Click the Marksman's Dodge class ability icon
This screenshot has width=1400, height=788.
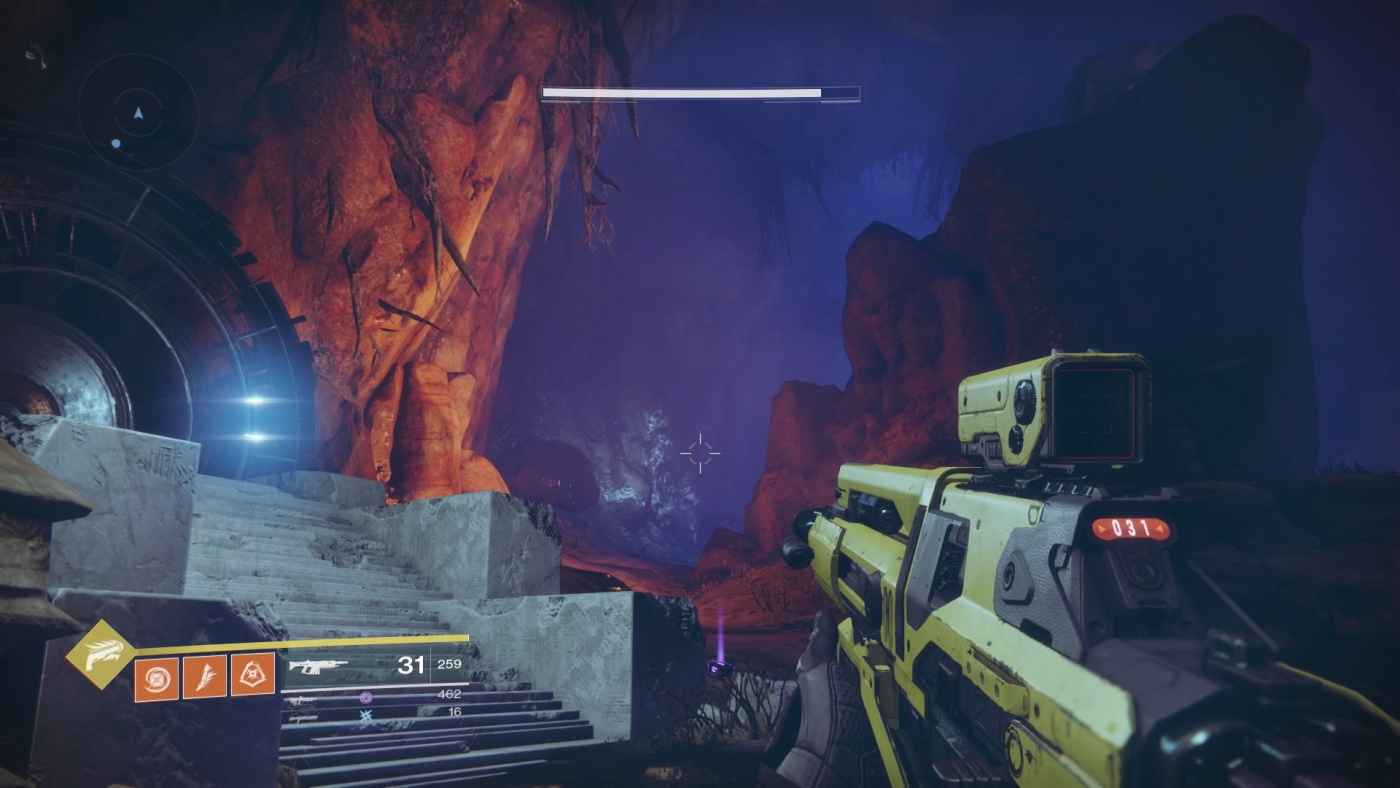pyautogui.click(x=252, y=674)
